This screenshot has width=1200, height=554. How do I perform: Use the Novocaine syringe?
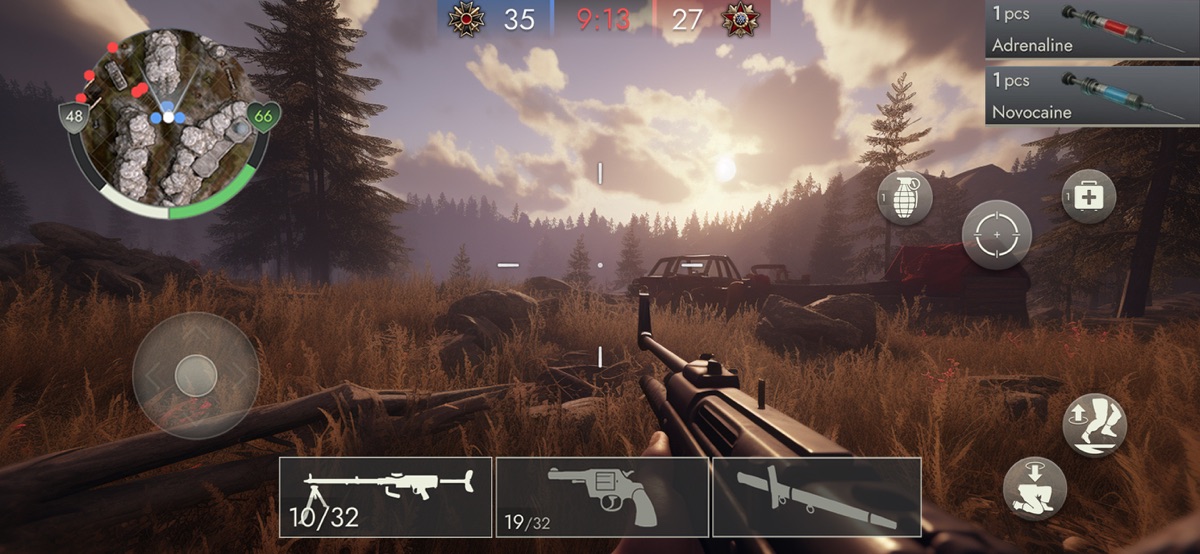tap(1092, 96)
